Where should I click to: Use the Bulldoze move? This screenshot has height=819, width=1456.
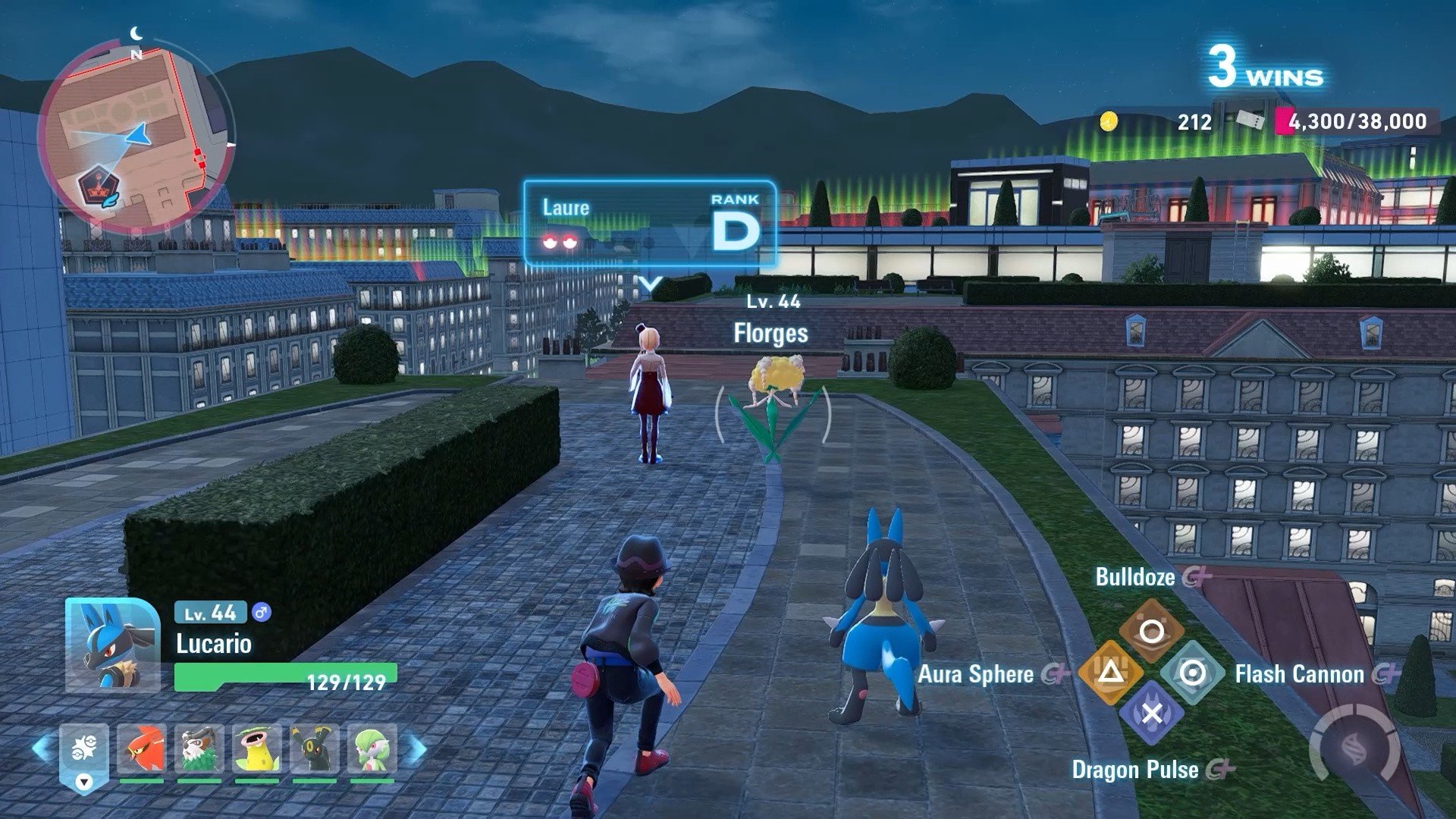click(1151, 631)
